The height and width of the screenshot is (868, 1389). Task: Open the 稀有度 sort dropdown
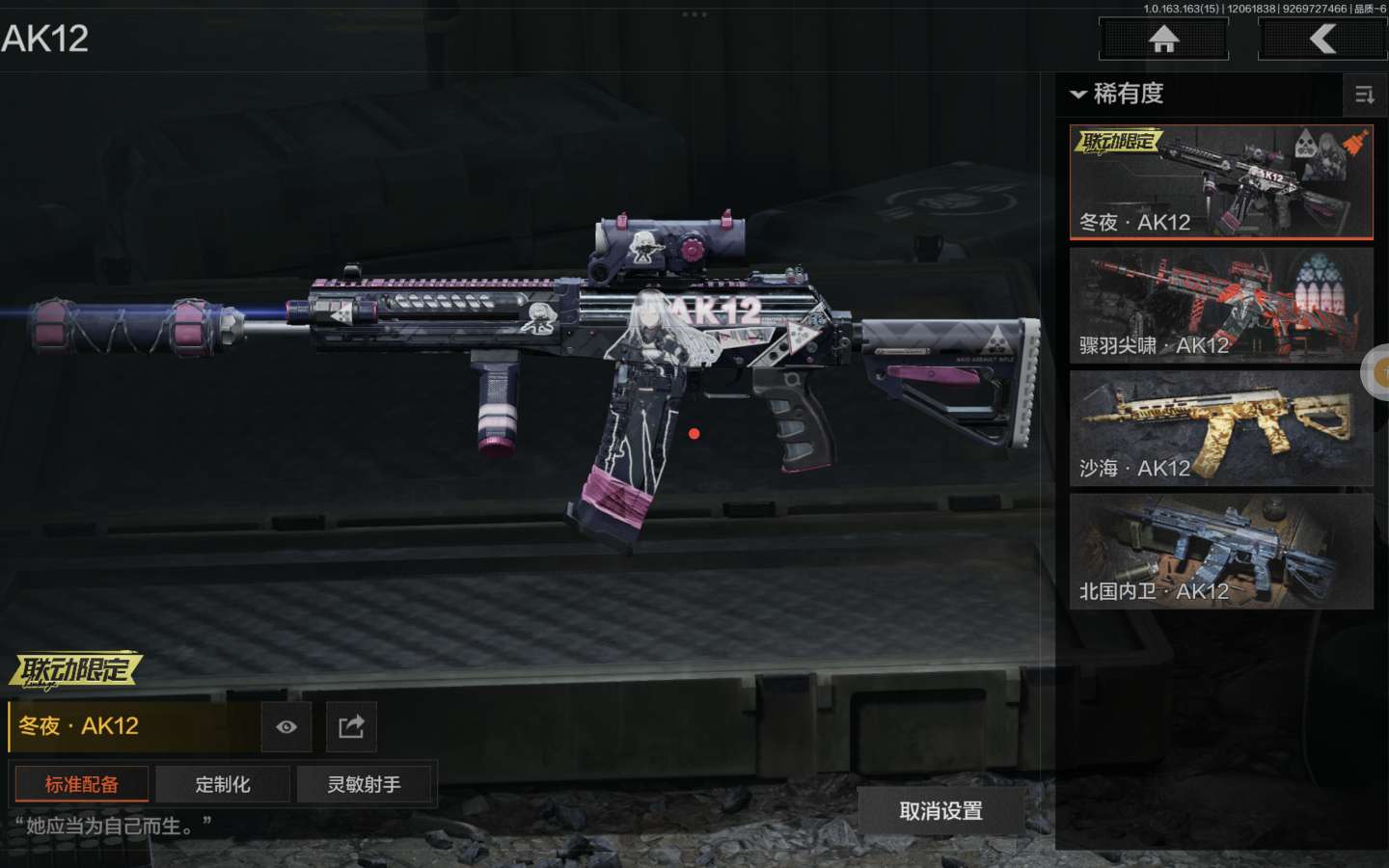1117,94
